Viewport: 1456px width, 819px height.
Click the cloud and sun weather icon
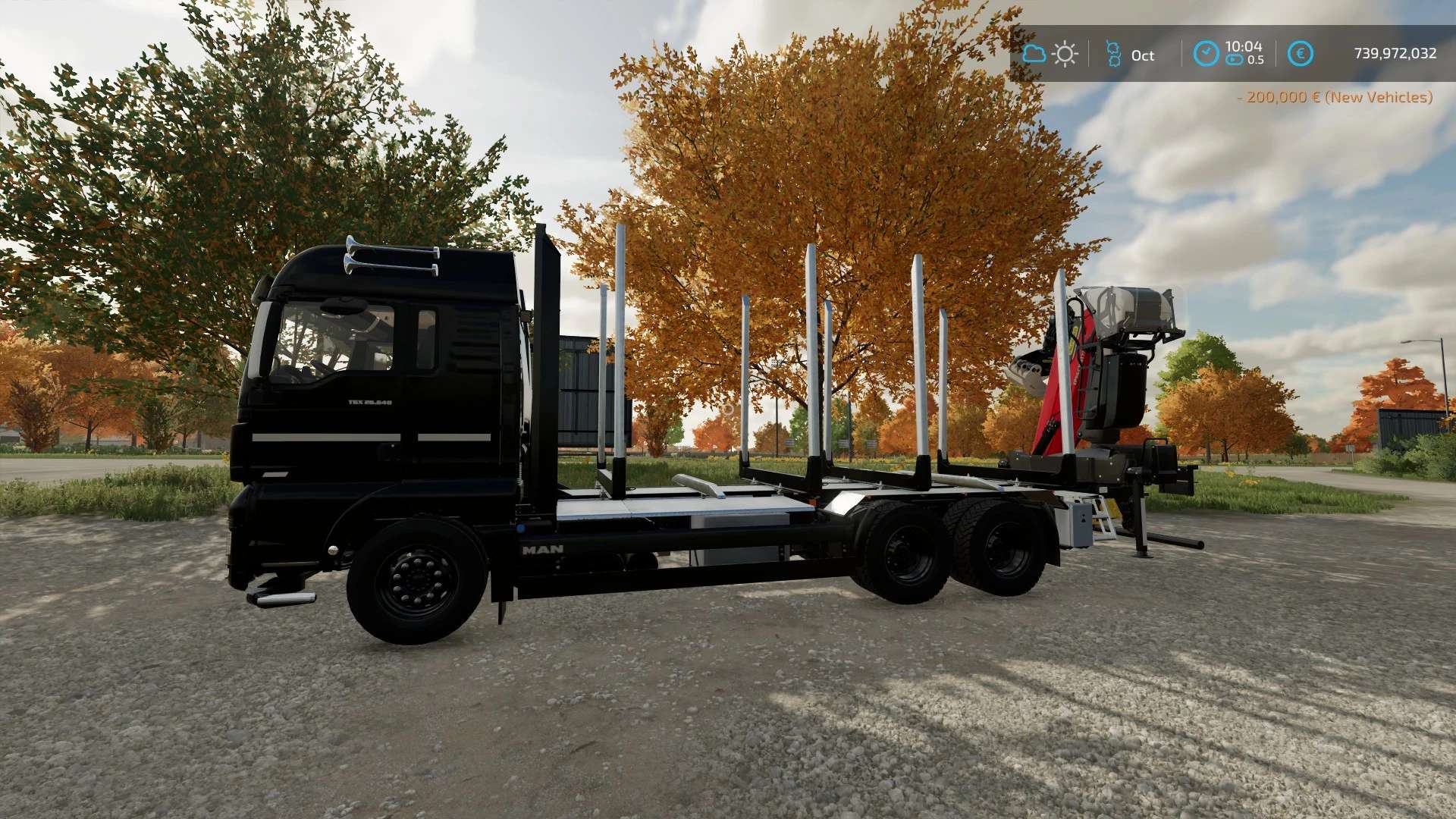(1050, 54)
